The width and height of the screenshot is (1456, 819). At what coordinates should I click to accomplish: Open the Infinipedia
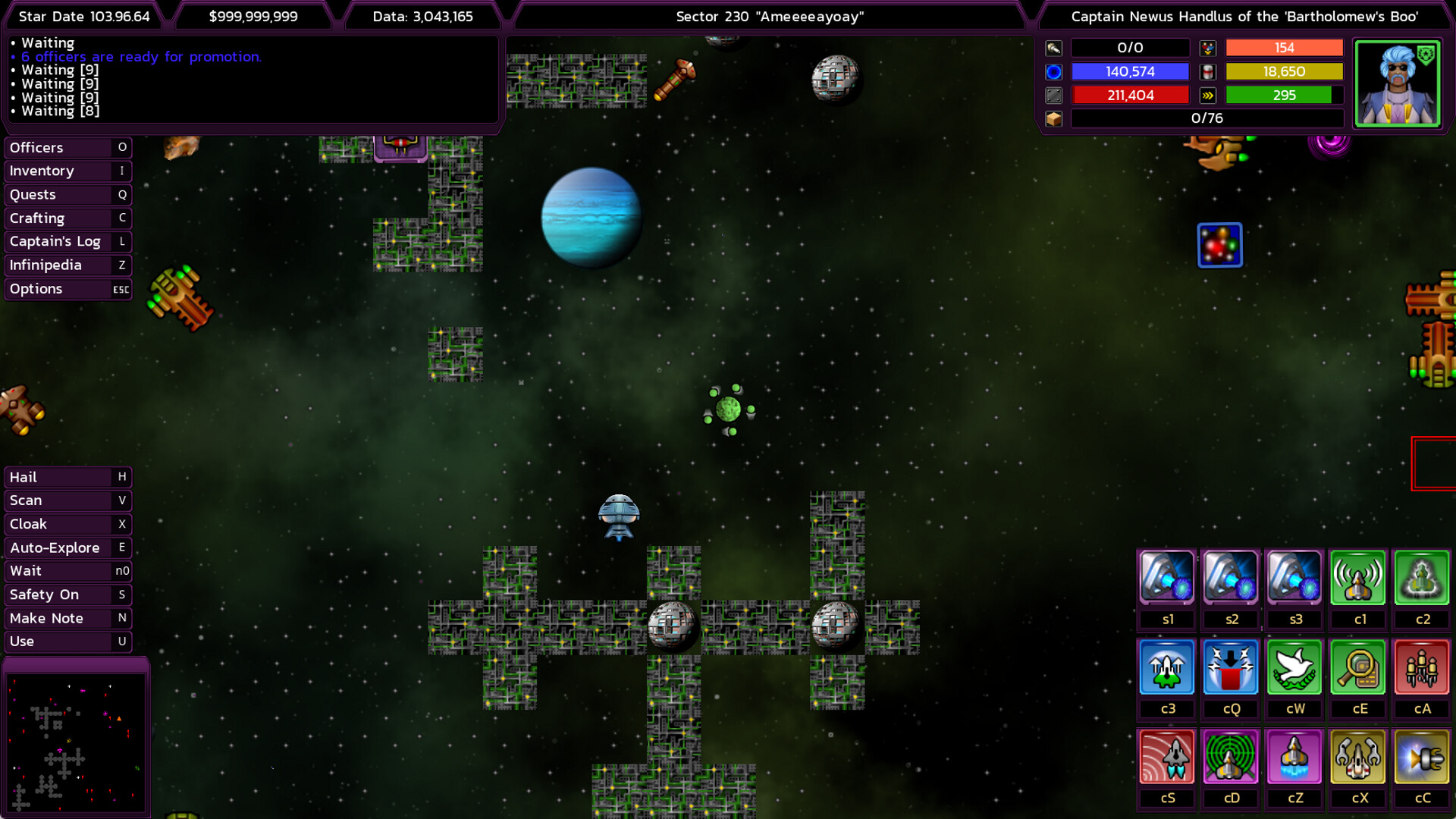click(67, 265)
